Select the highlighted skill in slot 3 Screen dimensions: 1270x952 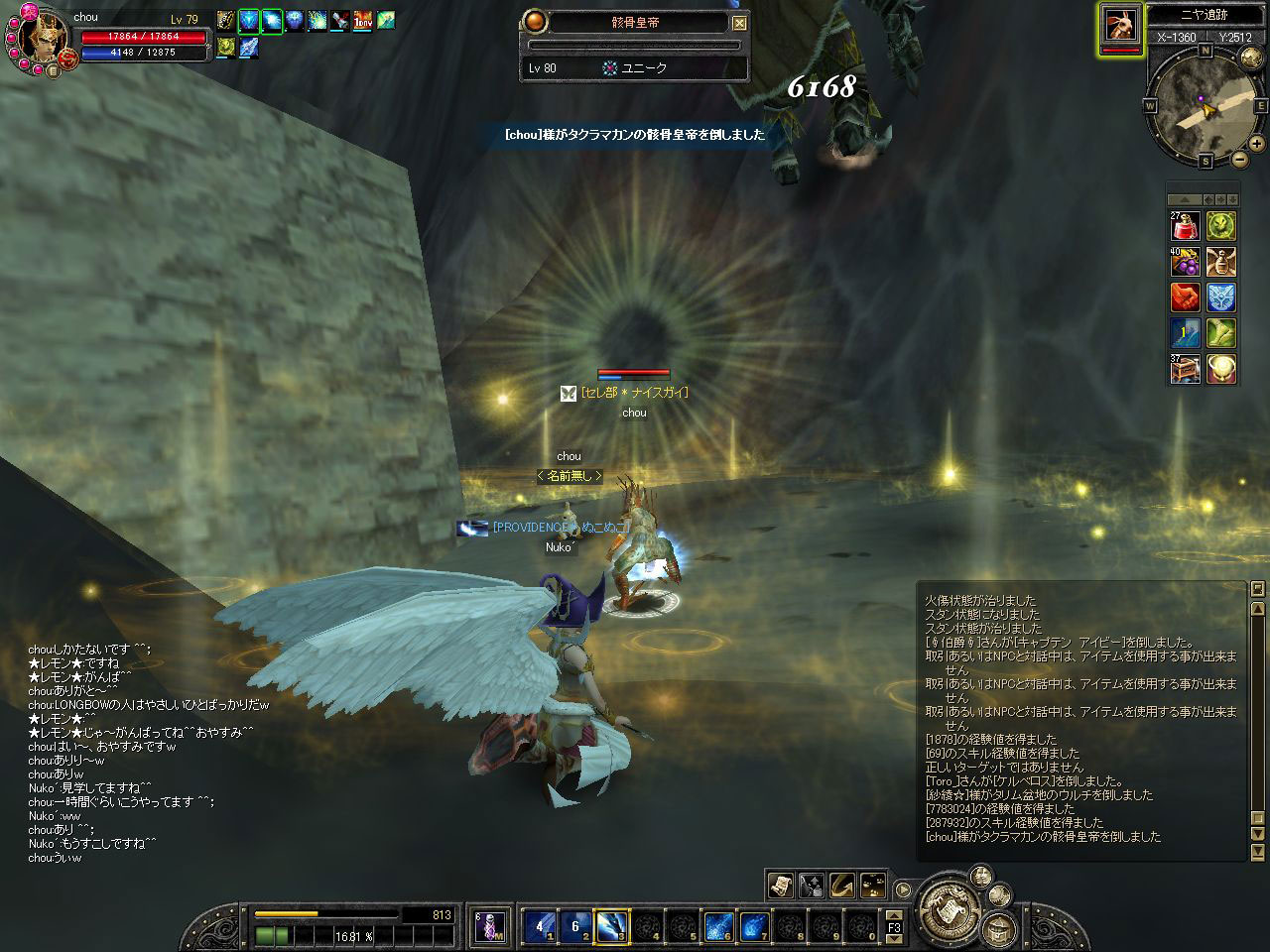click(x=610, y=927)
